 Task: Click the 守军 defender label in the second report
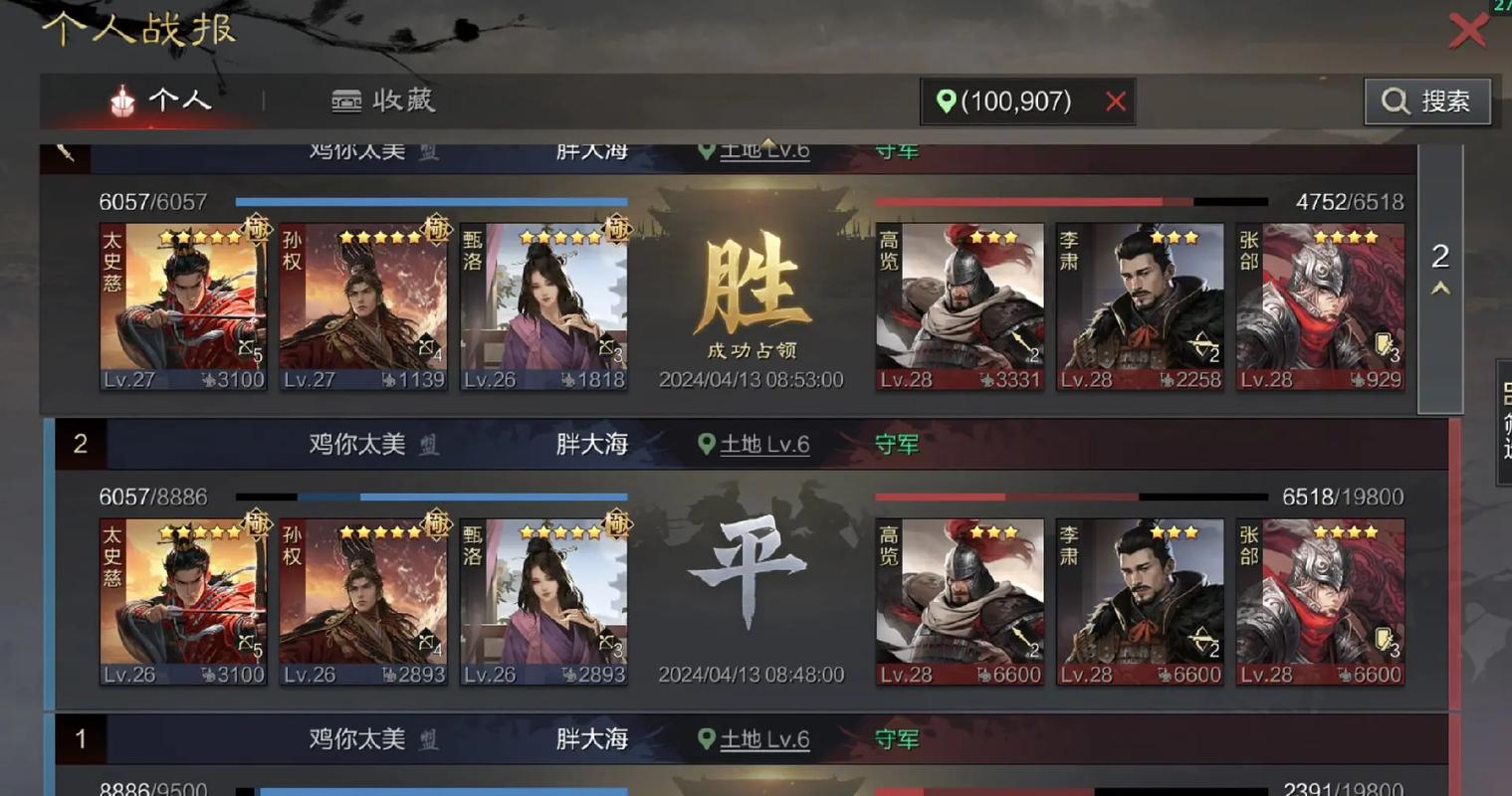[895, 445]
